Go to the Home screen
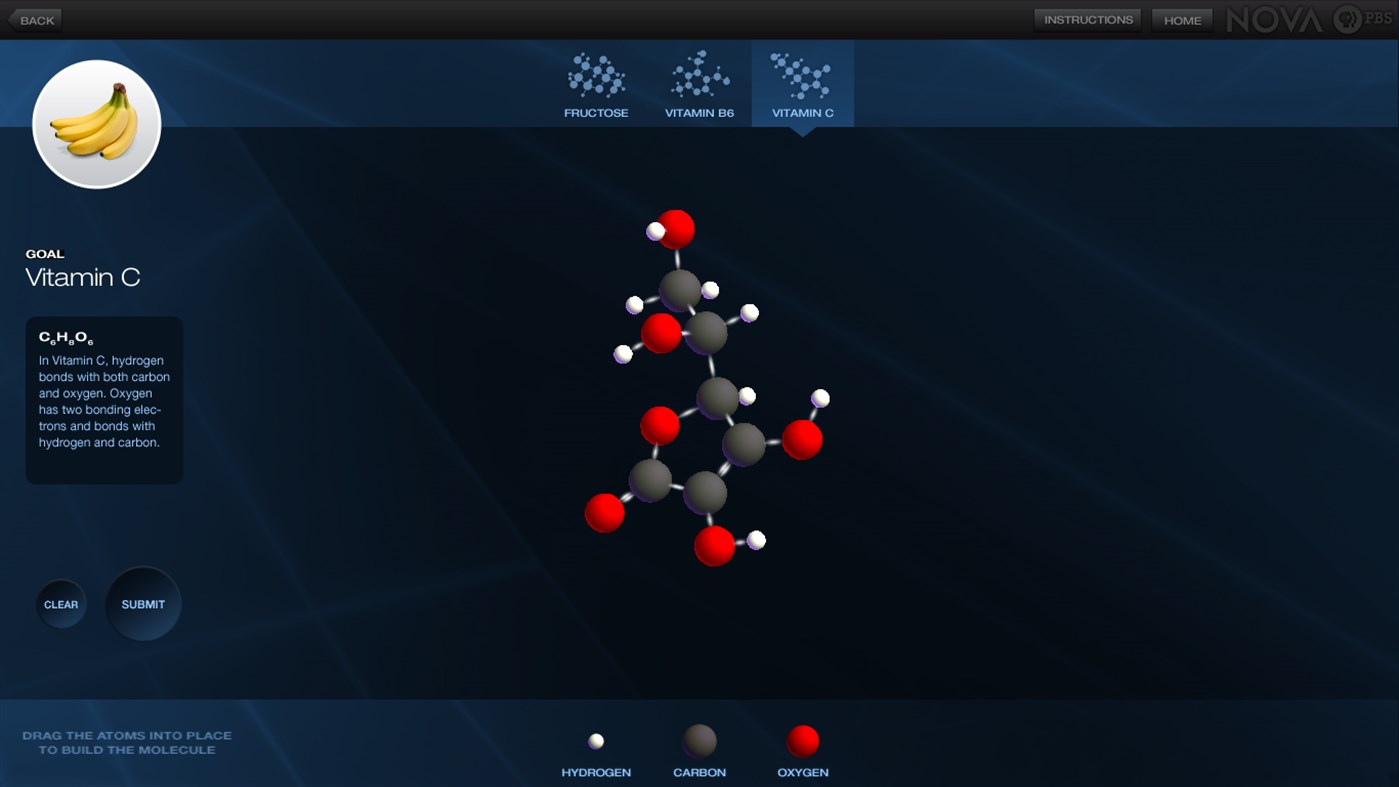The image size is (1399, 787). click(x=1182, y=19)
